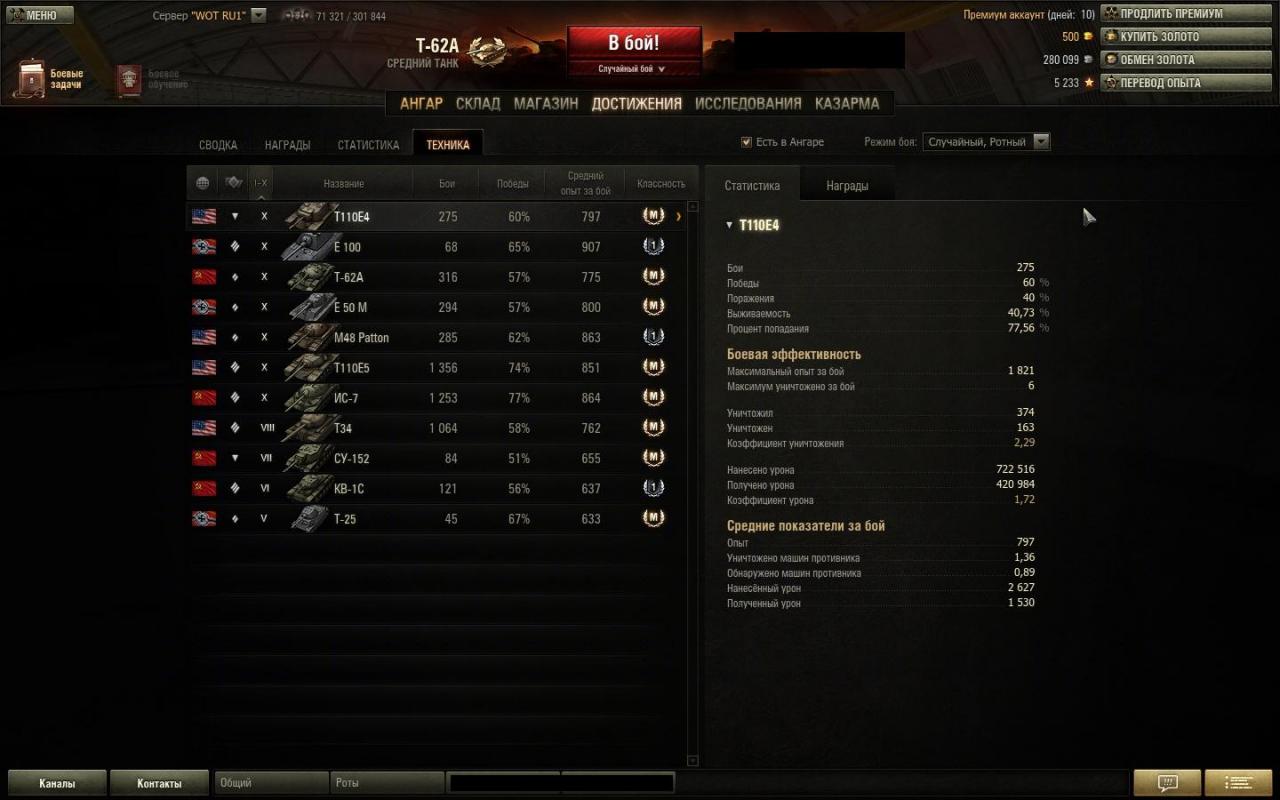Select the ИС-7 tank row
This screenshot has width=1280, height=800.
(440, 398)
